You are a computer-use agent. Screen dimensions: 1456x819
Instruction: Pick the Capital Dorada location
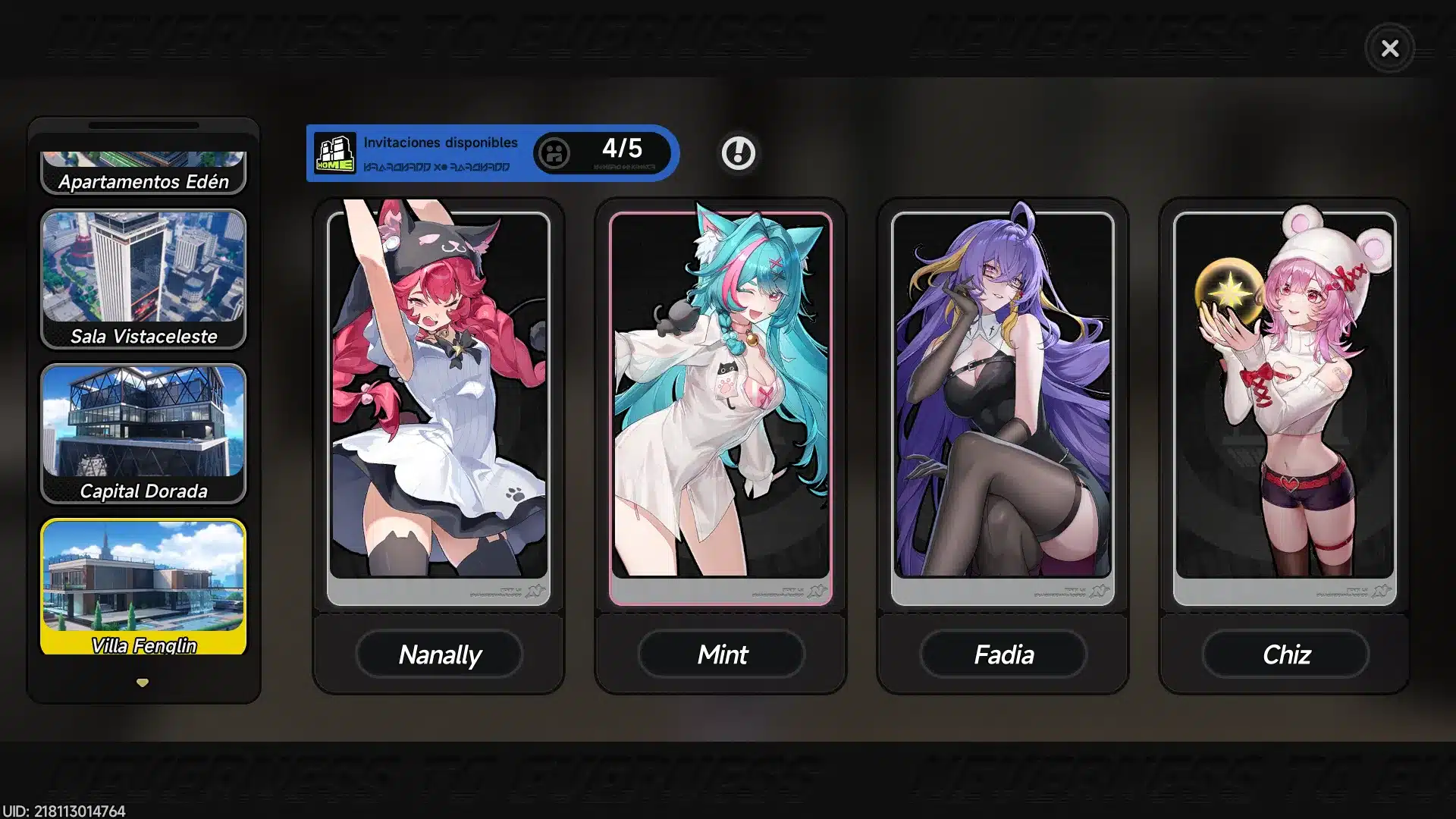[x=143, y=433]
